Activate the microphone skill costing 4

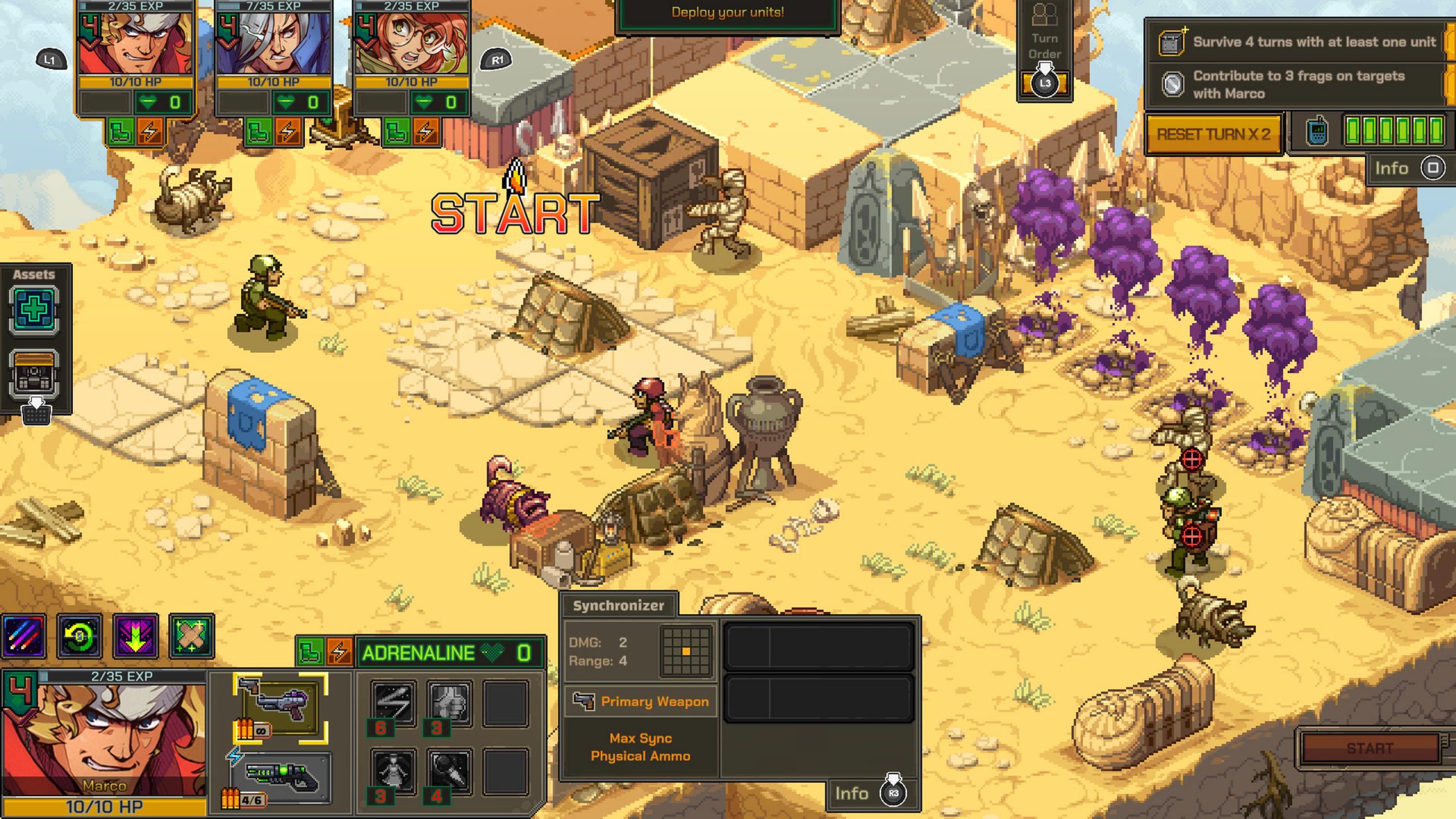coord(449,771)
